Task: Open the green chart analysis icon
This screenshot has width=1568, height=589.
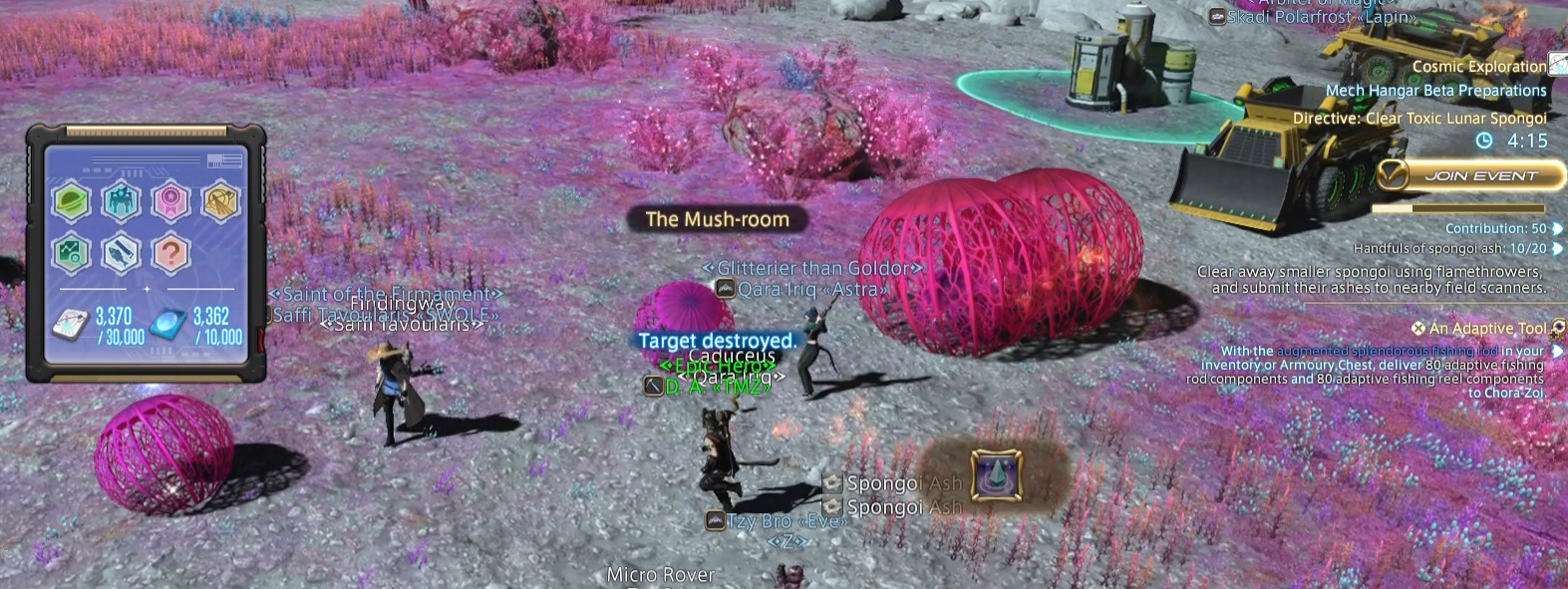Action: [x=72, y=254]
